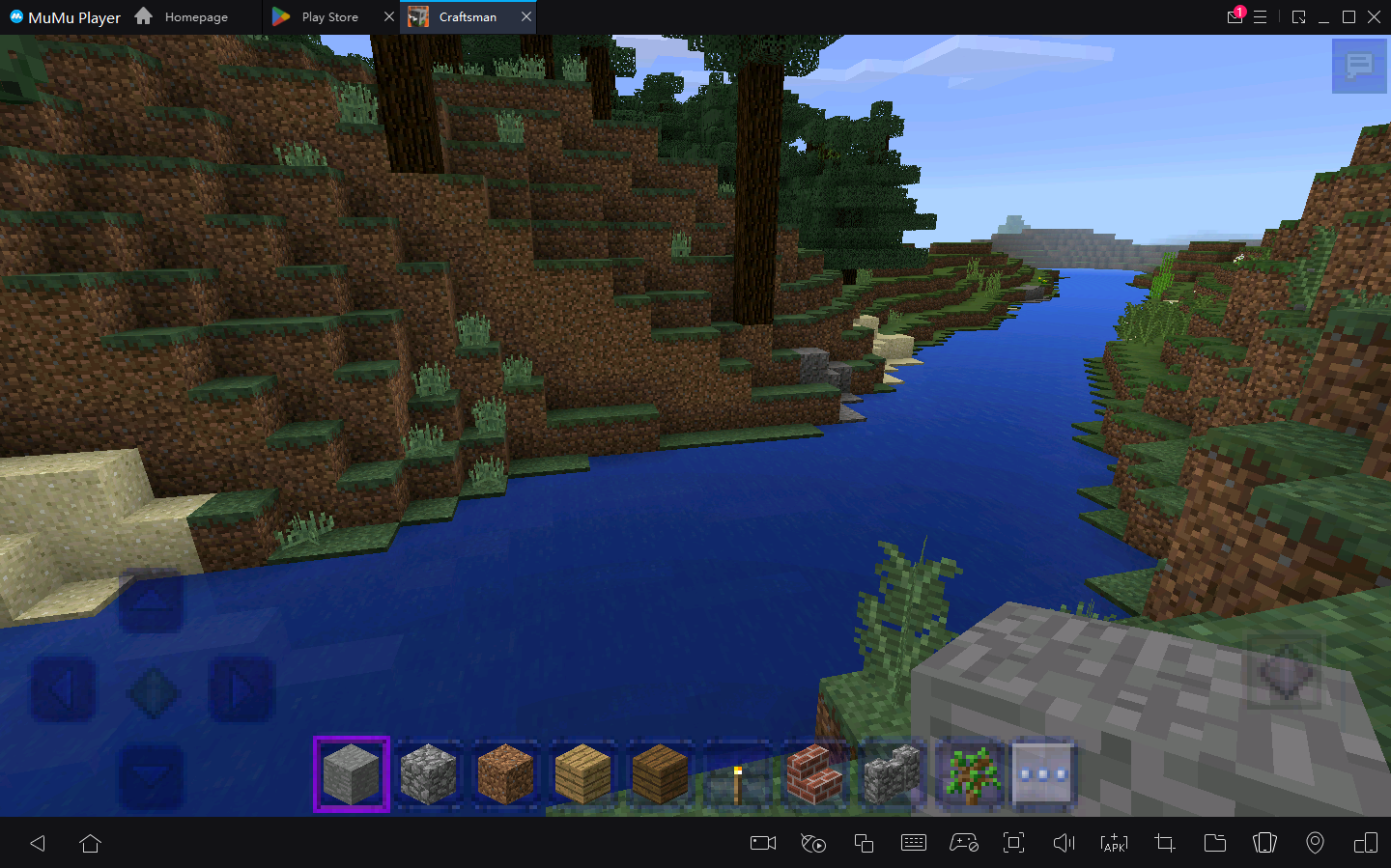Open the screen recording tool

click(x=762, y=843)
